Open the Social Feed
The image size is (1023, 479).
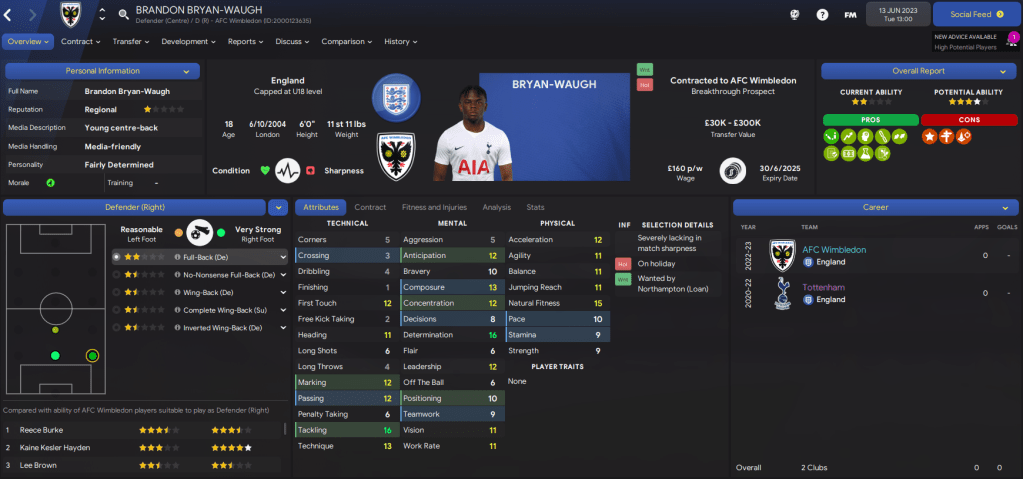pos(977,15)
